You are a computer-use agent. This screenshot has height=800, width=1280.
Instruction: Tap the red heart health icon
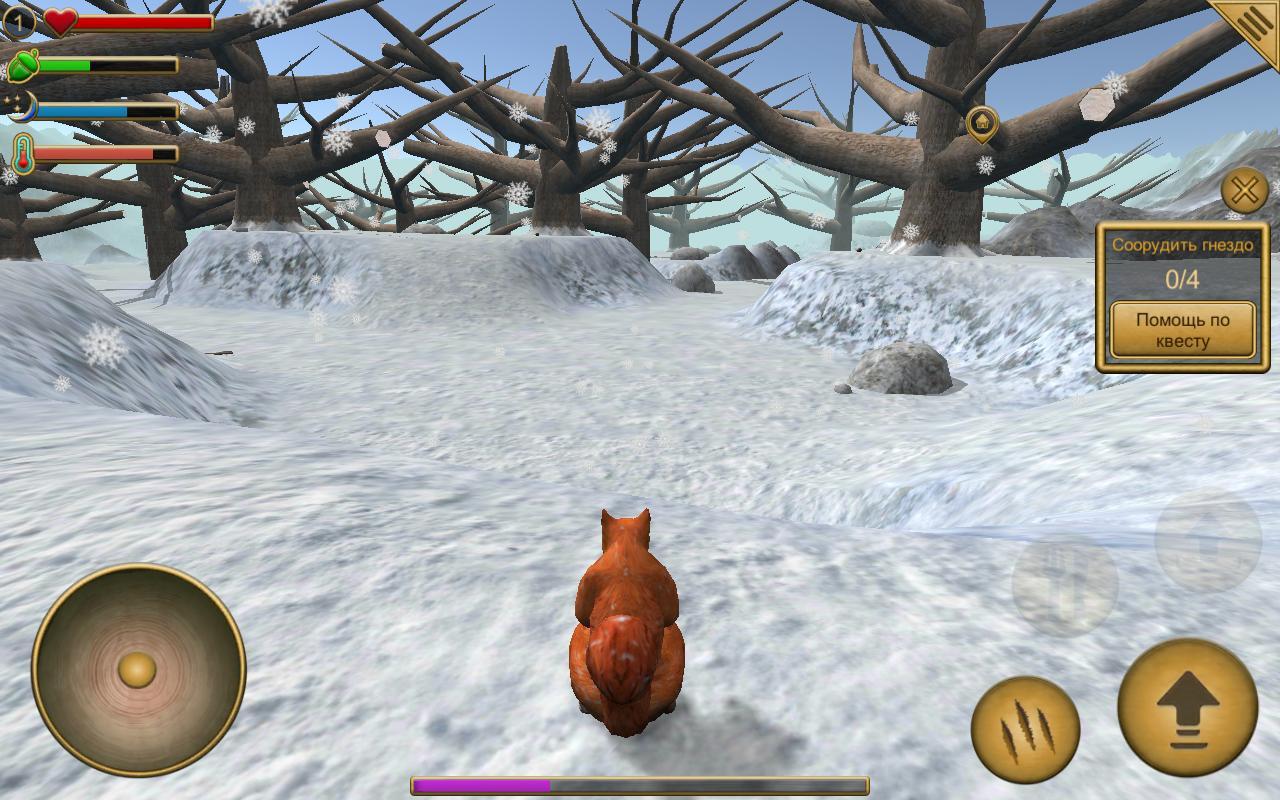pos(60,21)
